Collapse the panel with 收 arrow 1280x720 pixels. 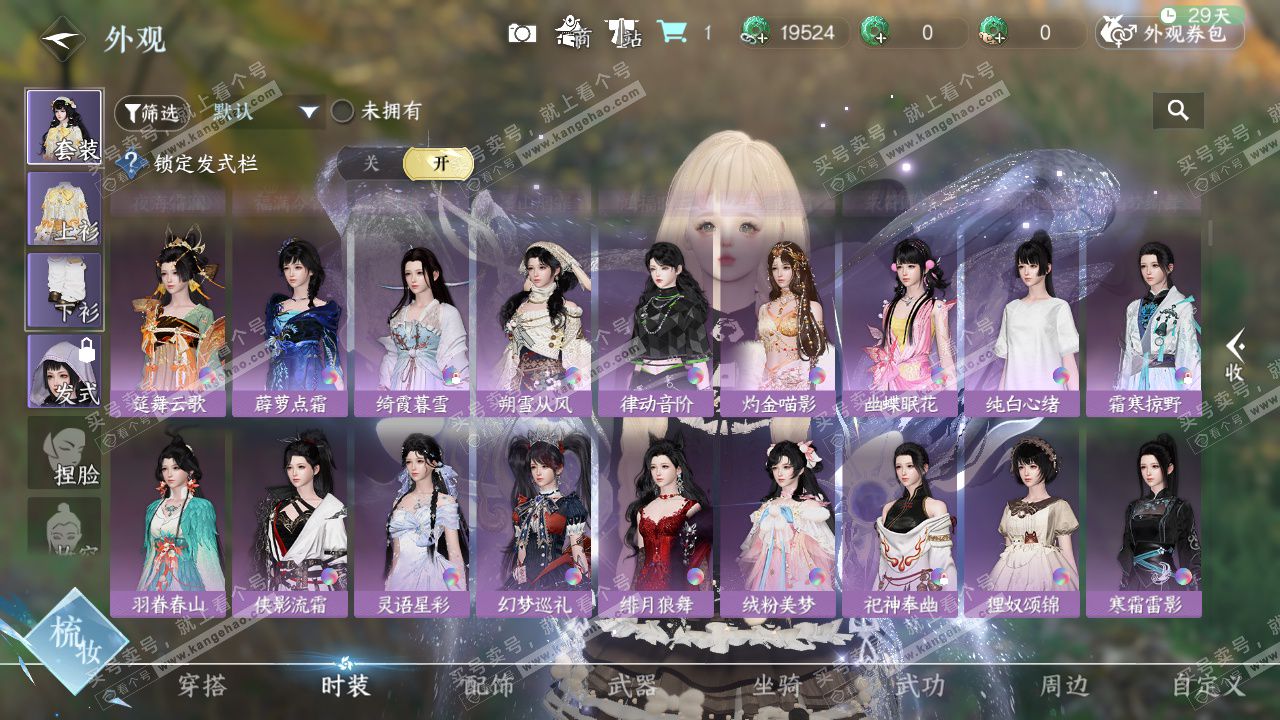click(x=1236, y=356)
